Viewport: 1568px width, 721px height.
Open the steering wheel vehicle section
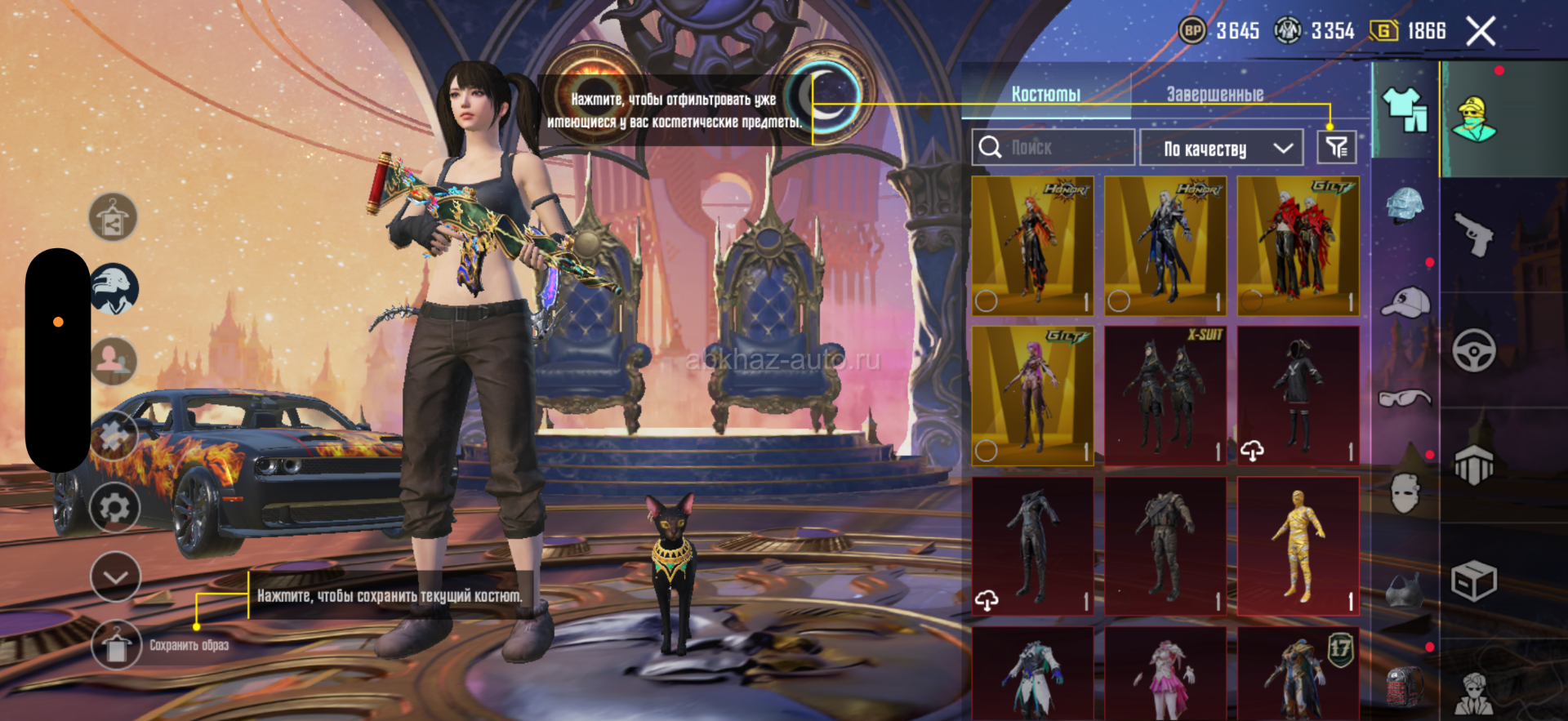(x=1474, y=351)
